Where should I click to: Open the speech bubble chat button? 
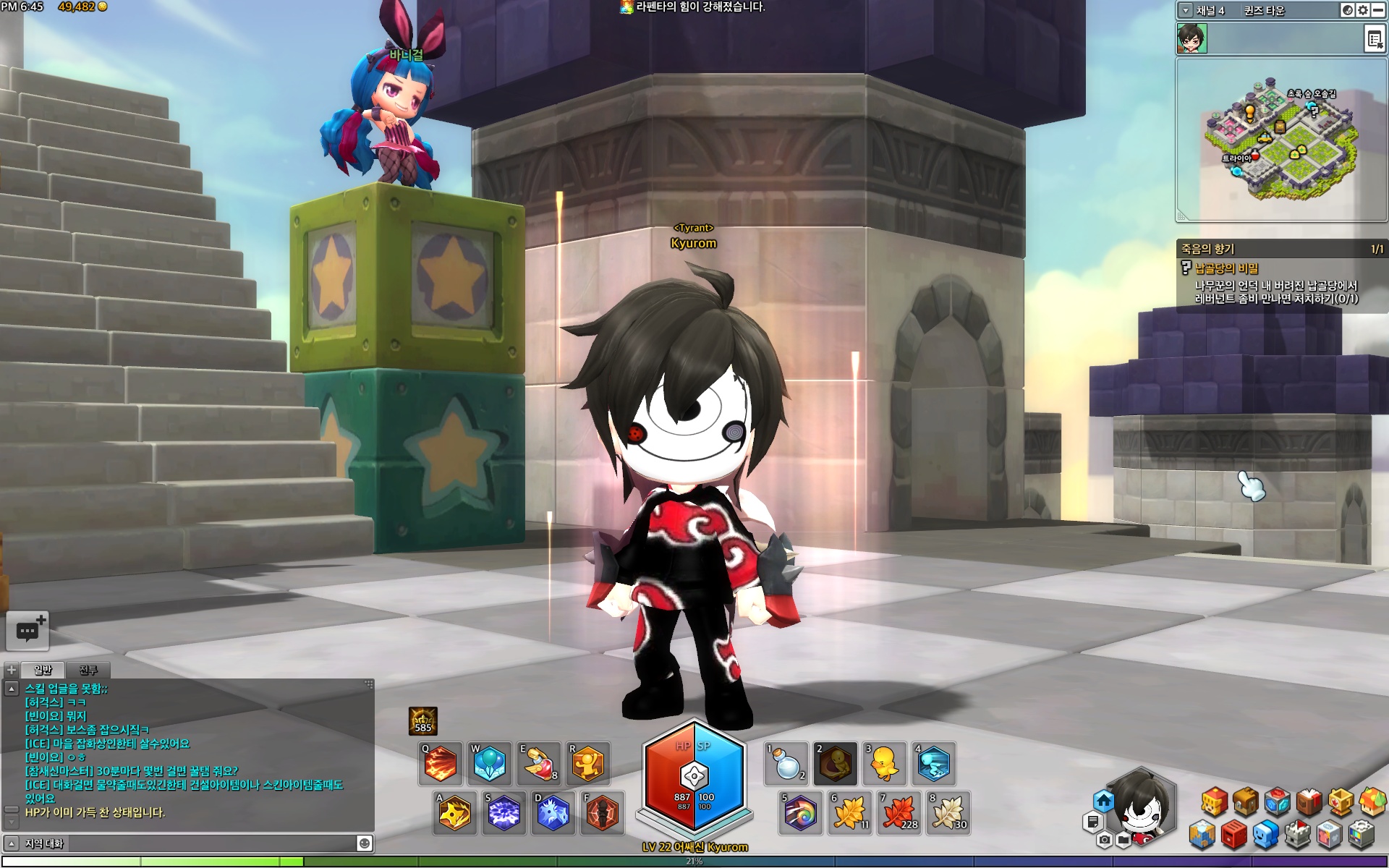(x=27, y=631)
